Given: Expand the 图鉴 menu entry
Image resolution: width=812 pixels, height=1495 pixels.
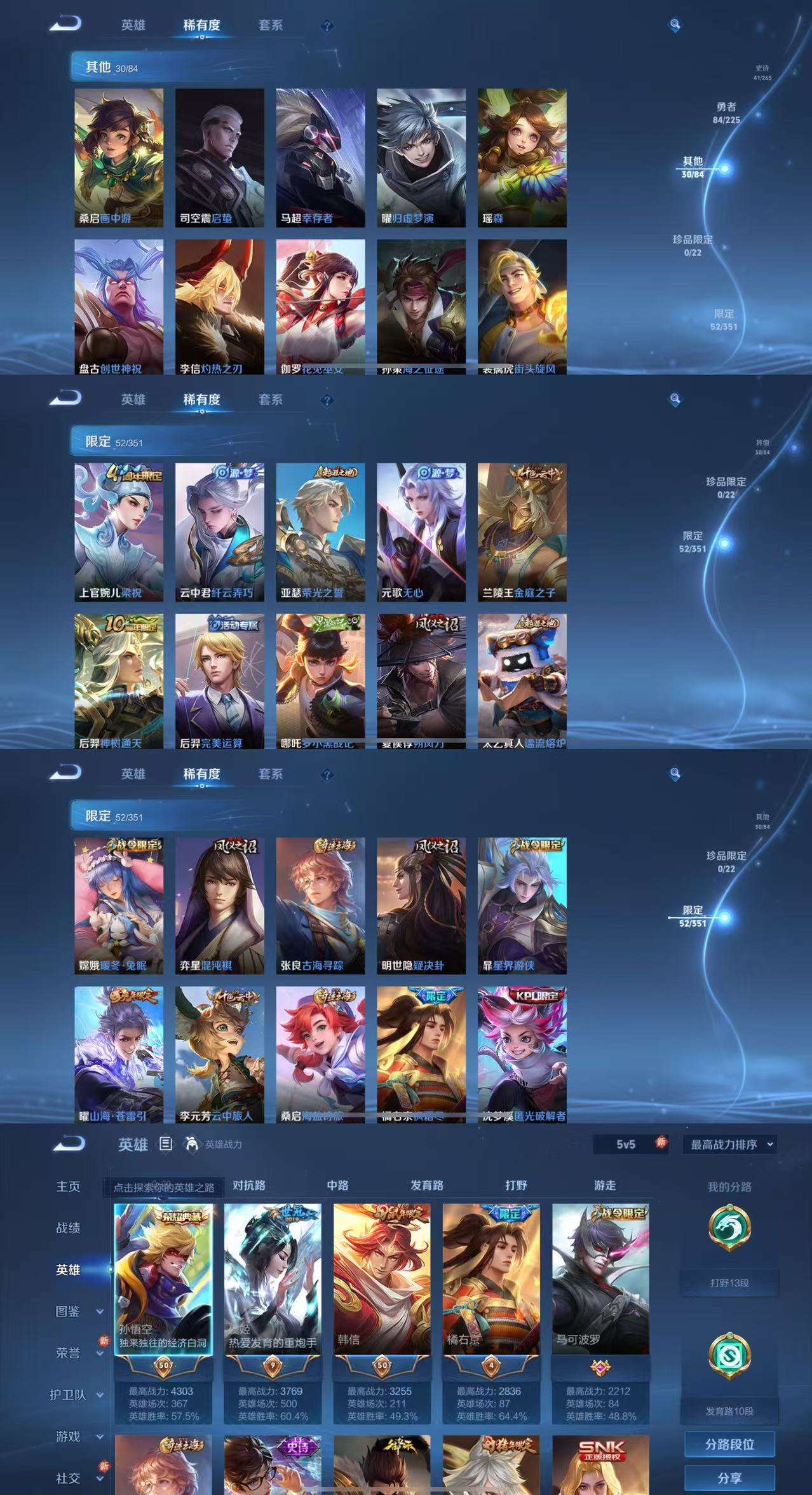Looking at the screenshot, I should [x=76, y=1311].
